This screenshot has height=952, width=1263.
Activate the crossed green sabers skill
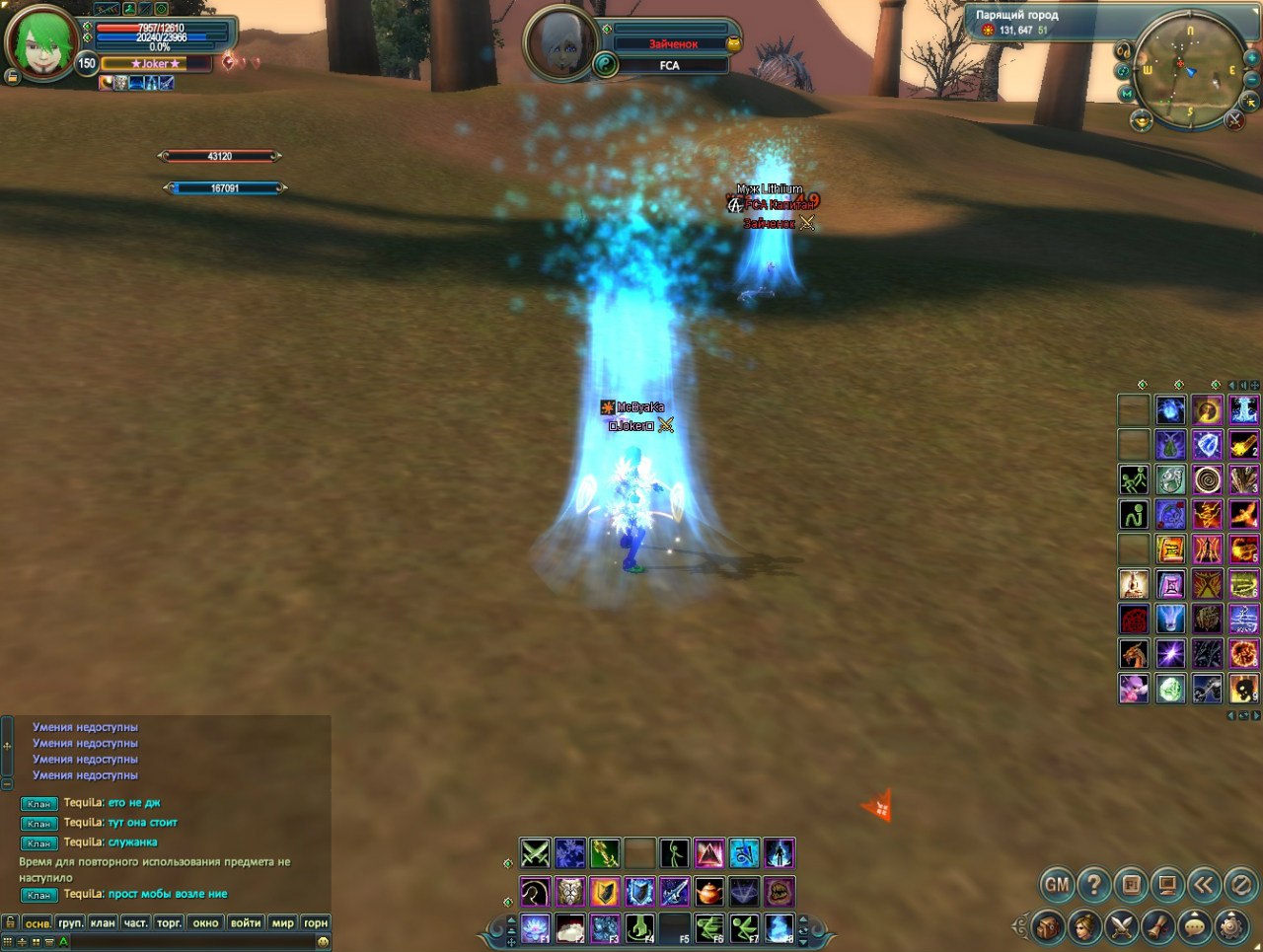coord(535,852)
